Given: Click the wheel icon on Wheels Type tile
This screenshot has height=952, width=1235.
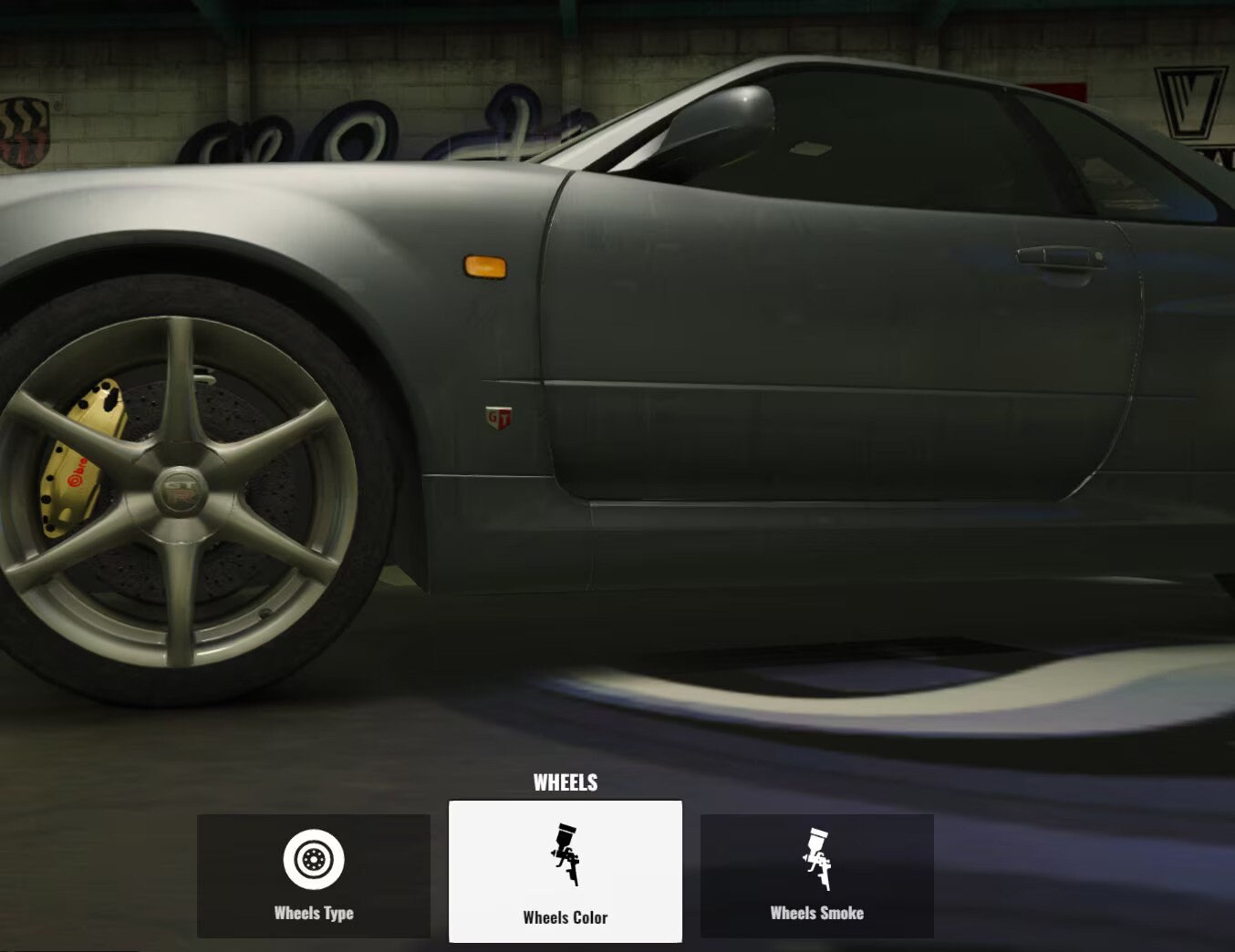Looking at the screenshot, I should (314, 858).
